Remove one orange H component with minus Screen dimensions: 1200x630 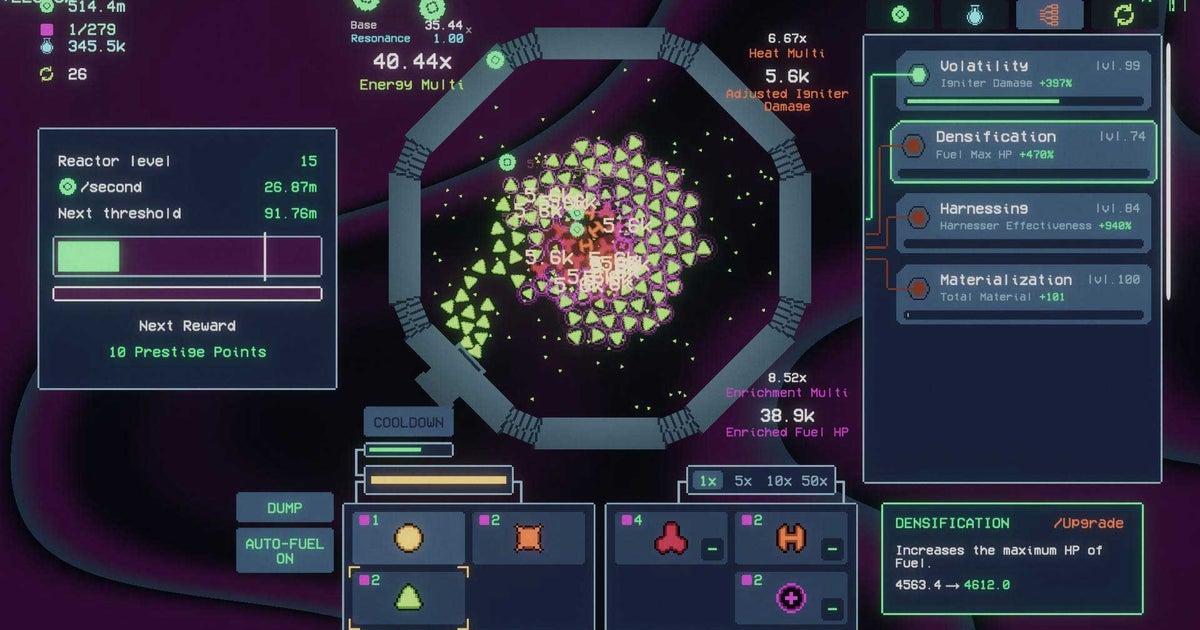pos(832,548)
